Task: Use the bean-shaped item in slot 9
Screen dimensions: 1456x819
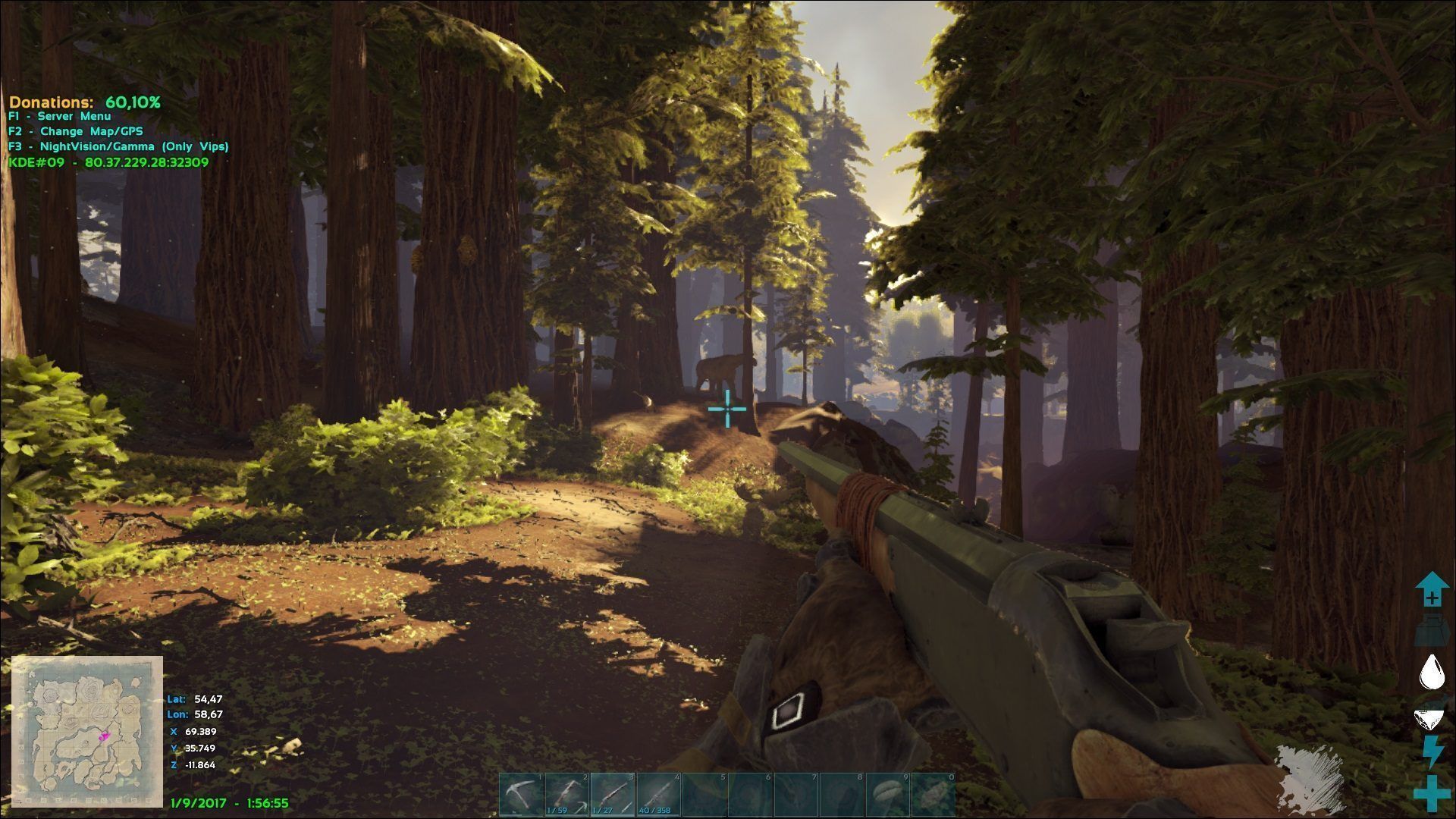Action: [x=888, y=795]
